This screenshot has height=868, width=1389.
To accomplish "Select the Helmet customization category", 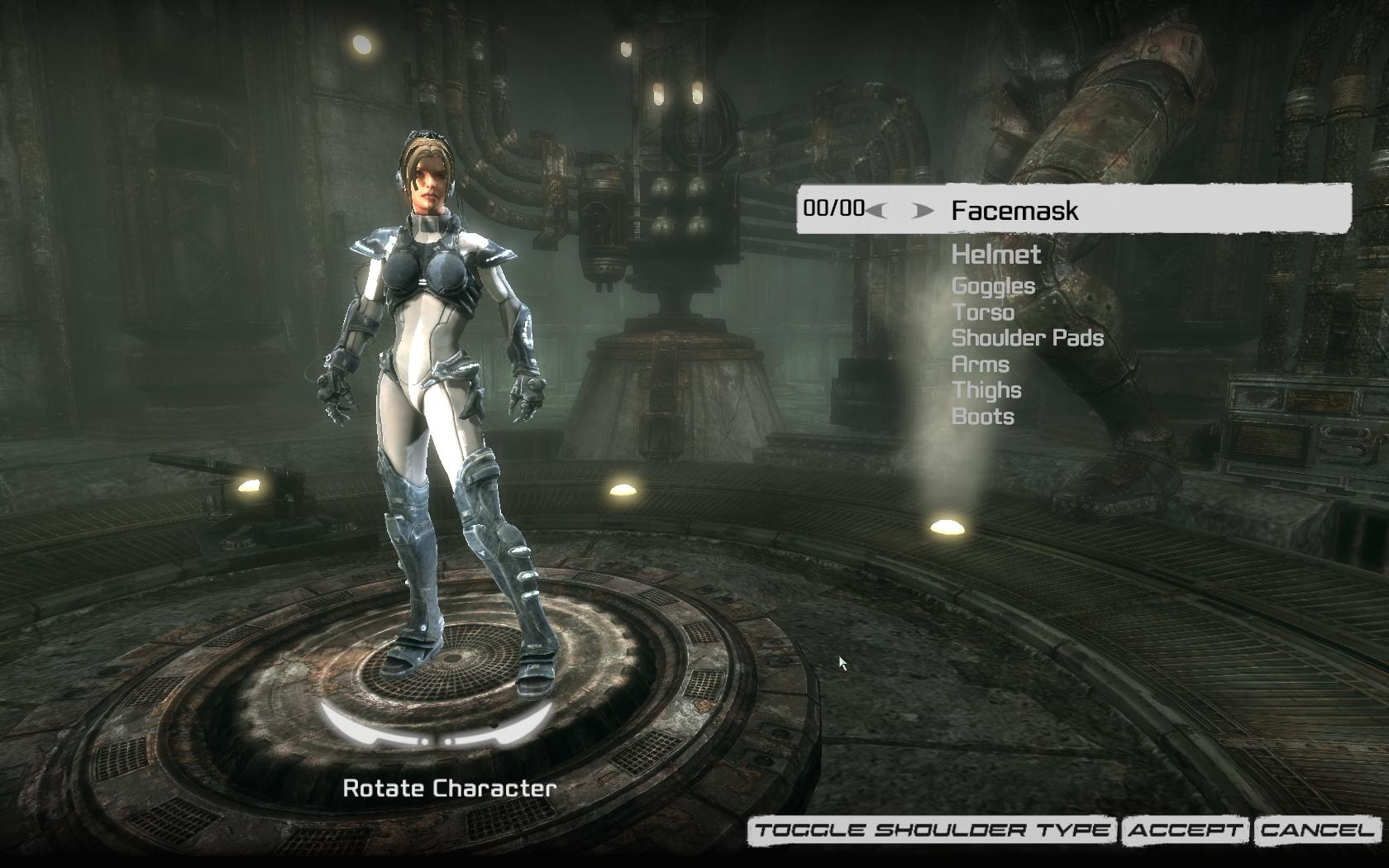I will [996, 255].
